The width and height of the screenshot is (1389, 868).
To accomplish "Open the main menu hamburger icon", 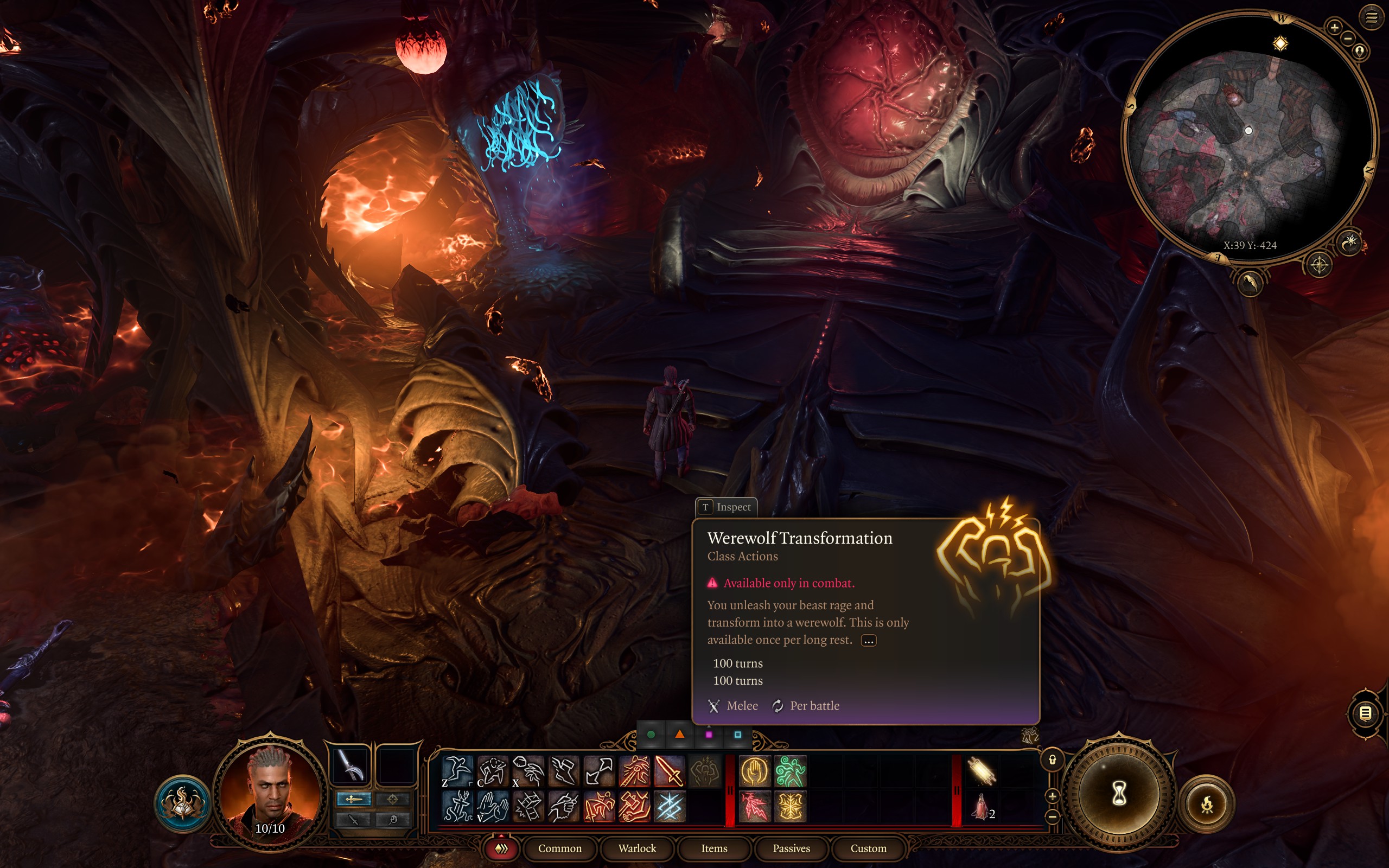I will [x=1371, y=18].
